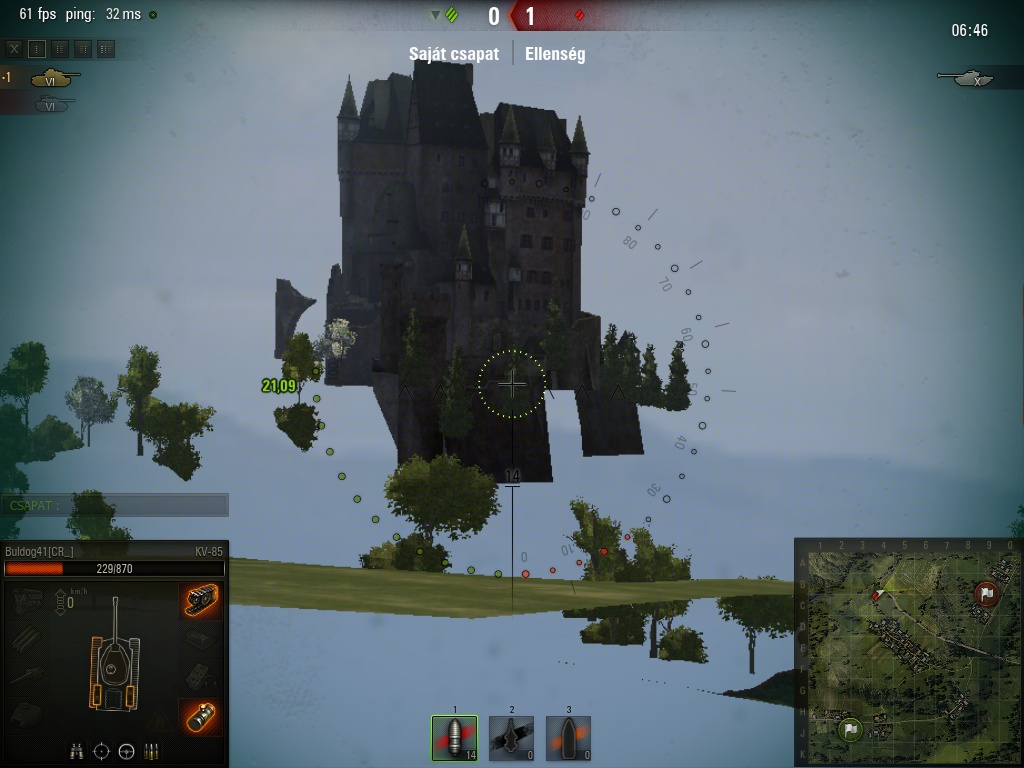Screen dimensions: 1024x768
Task: Click the KV-85 tank damage diagram
Action: point(115,657)
